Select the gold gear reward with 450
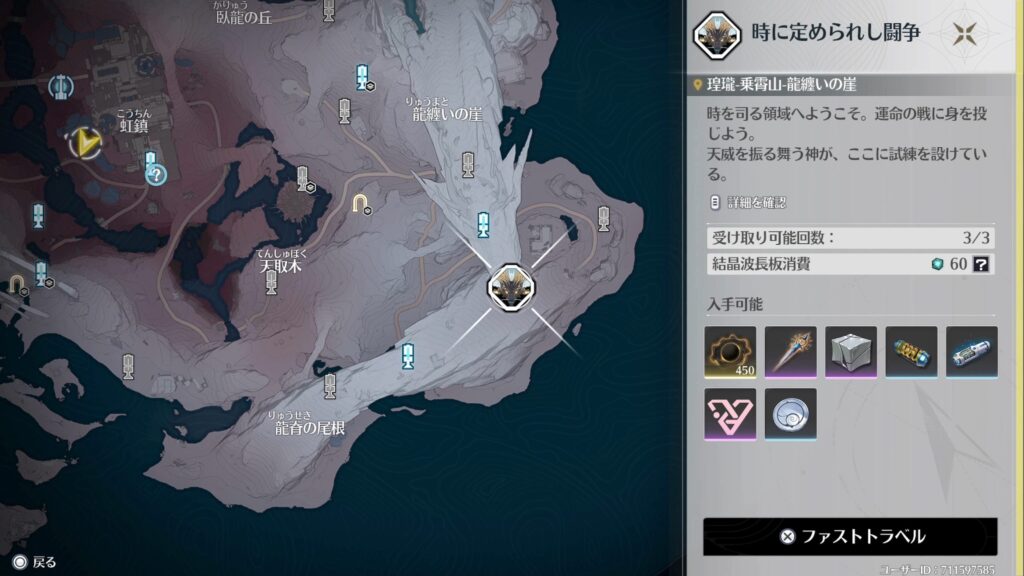1024x576 pixels. click(x=730, y=352)
